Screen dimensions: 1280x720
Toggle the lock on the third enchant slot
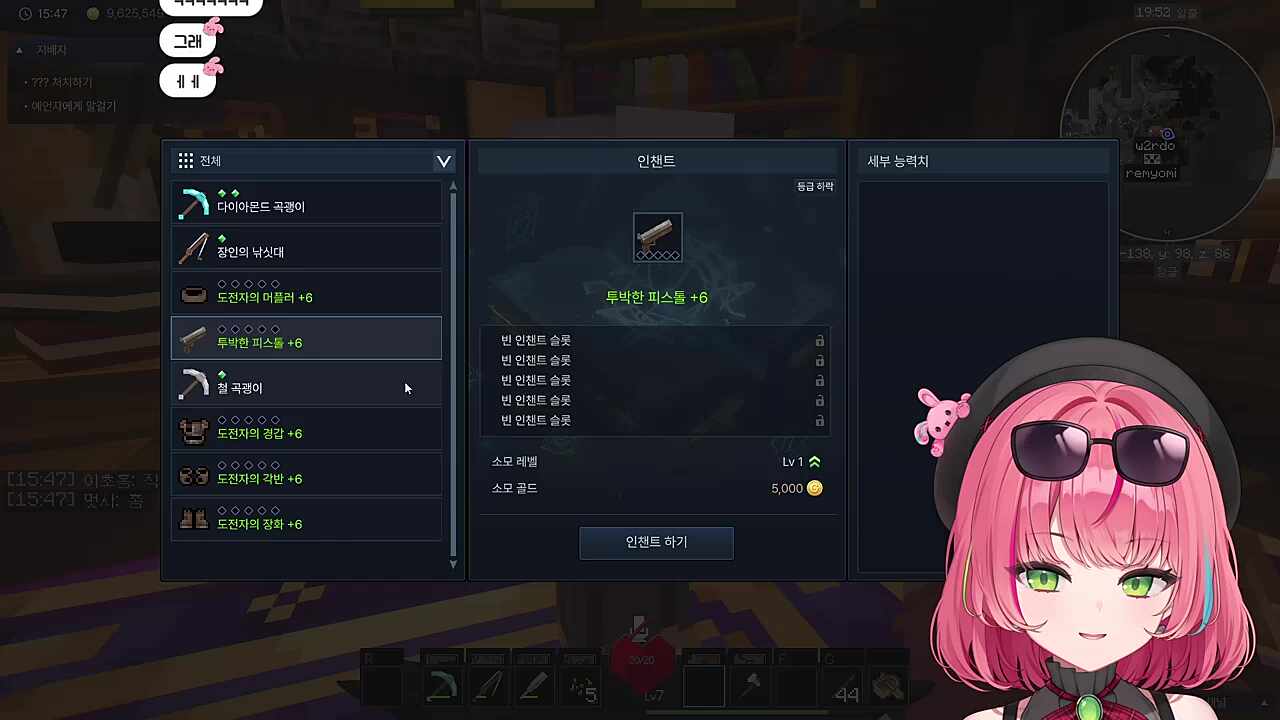[x=819, y=380]
